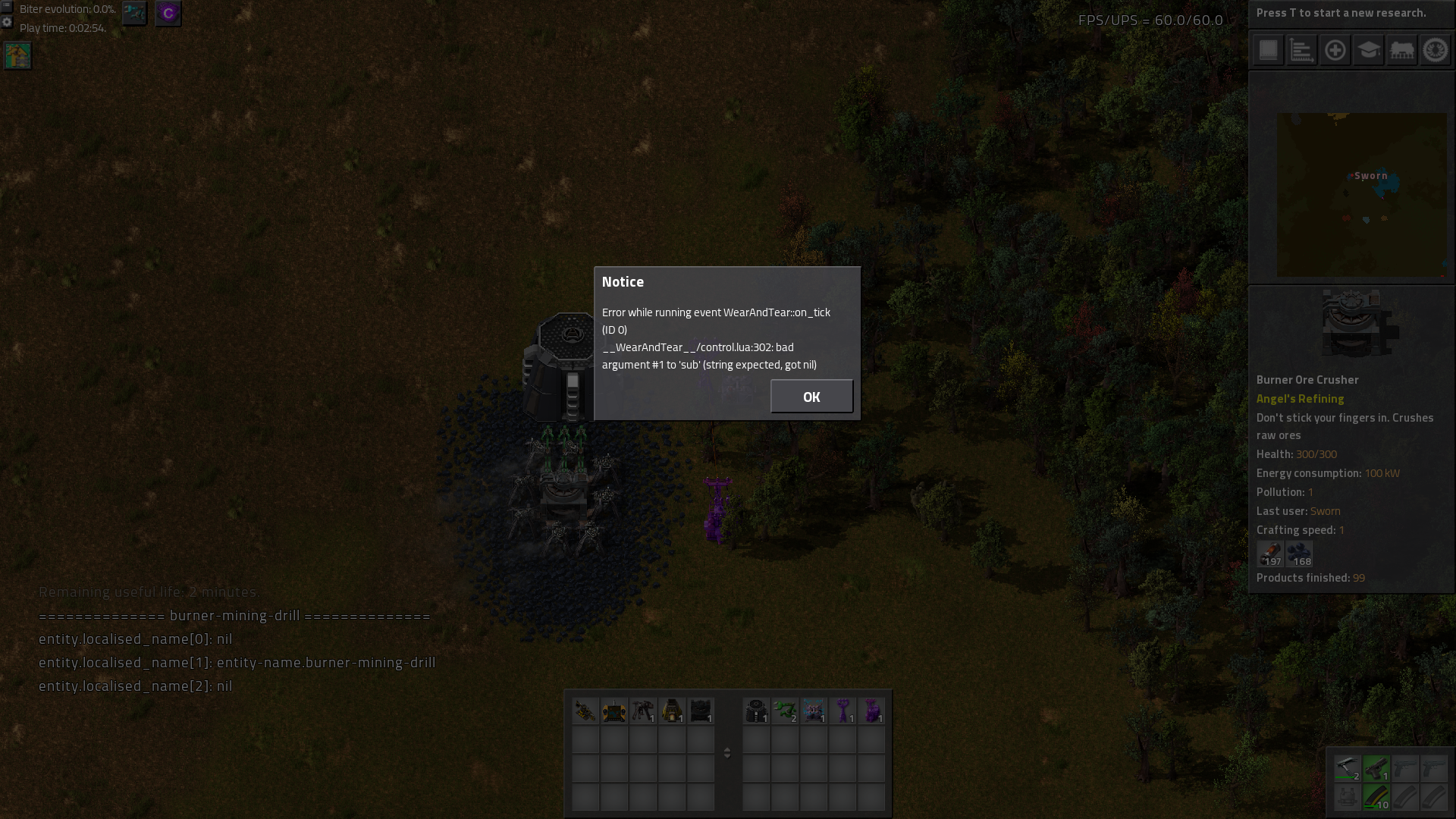Open the purple C mod button

click(168, 13)
